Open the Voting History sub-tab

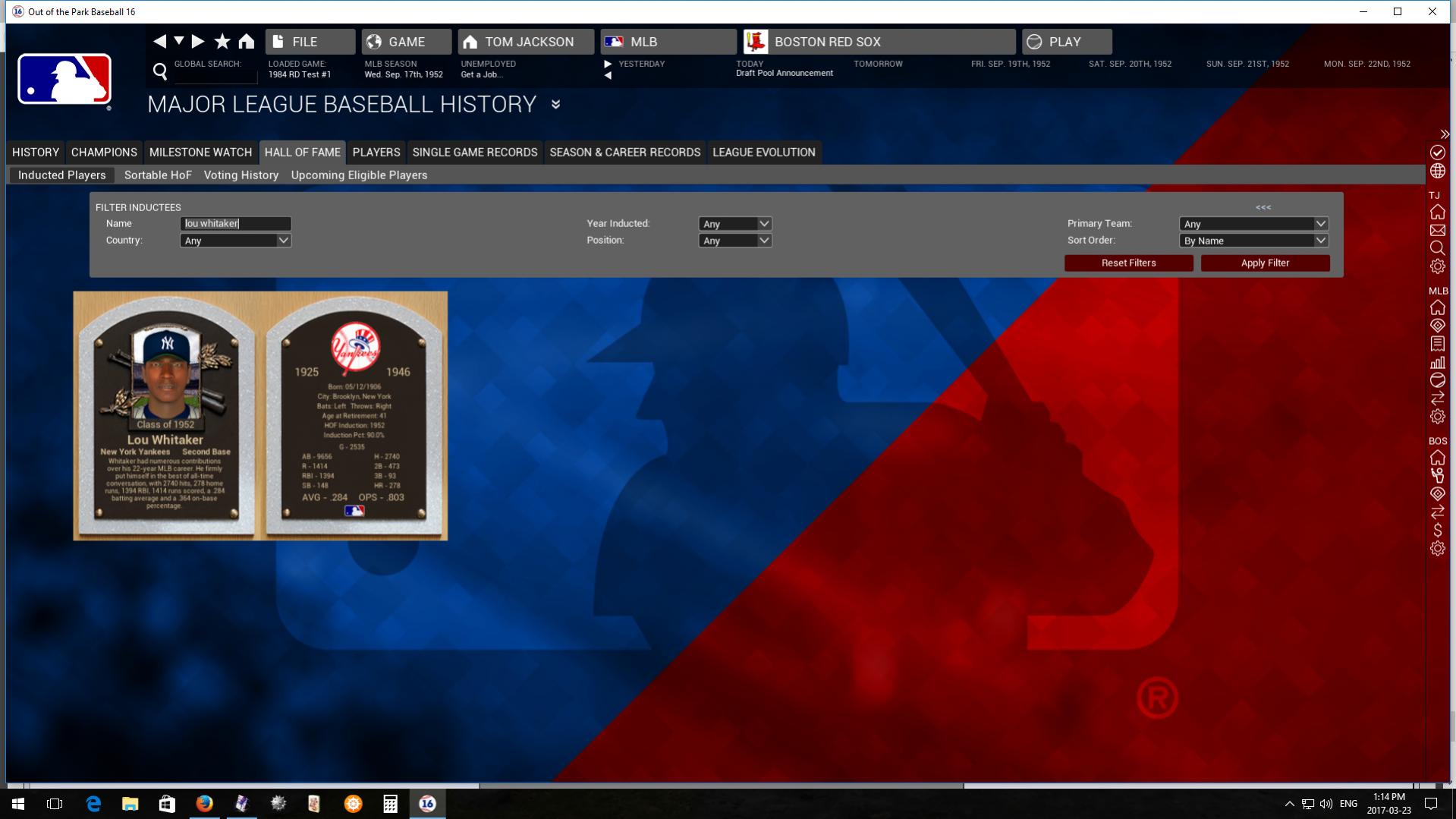pos(241,175)
